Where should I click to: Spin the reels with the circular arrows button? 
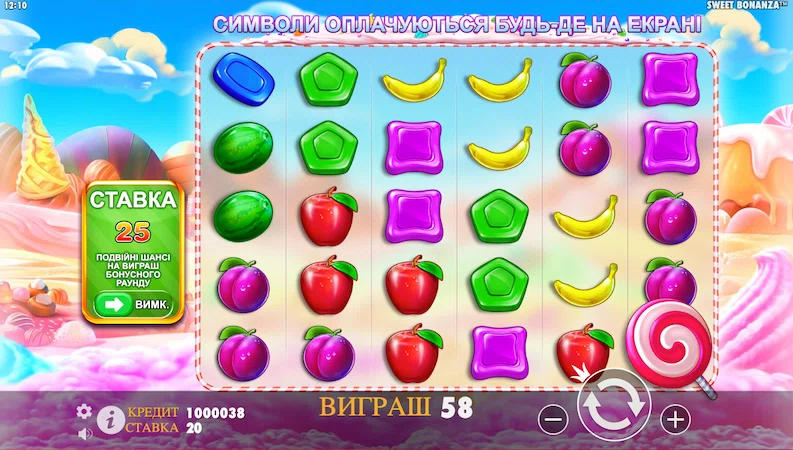coord(614,406)
